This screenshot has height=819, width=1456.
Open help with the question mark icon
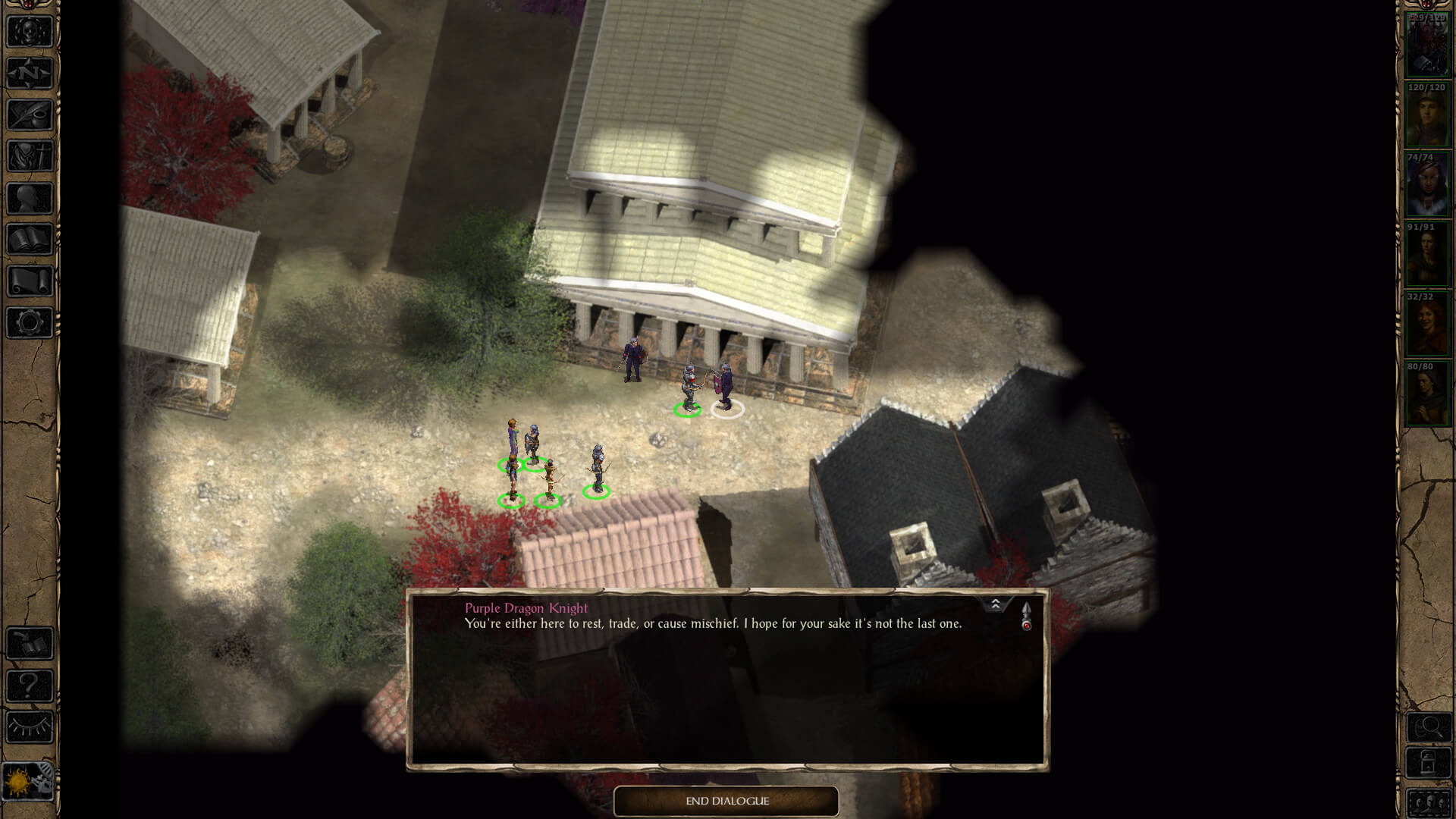coord(30,686)
